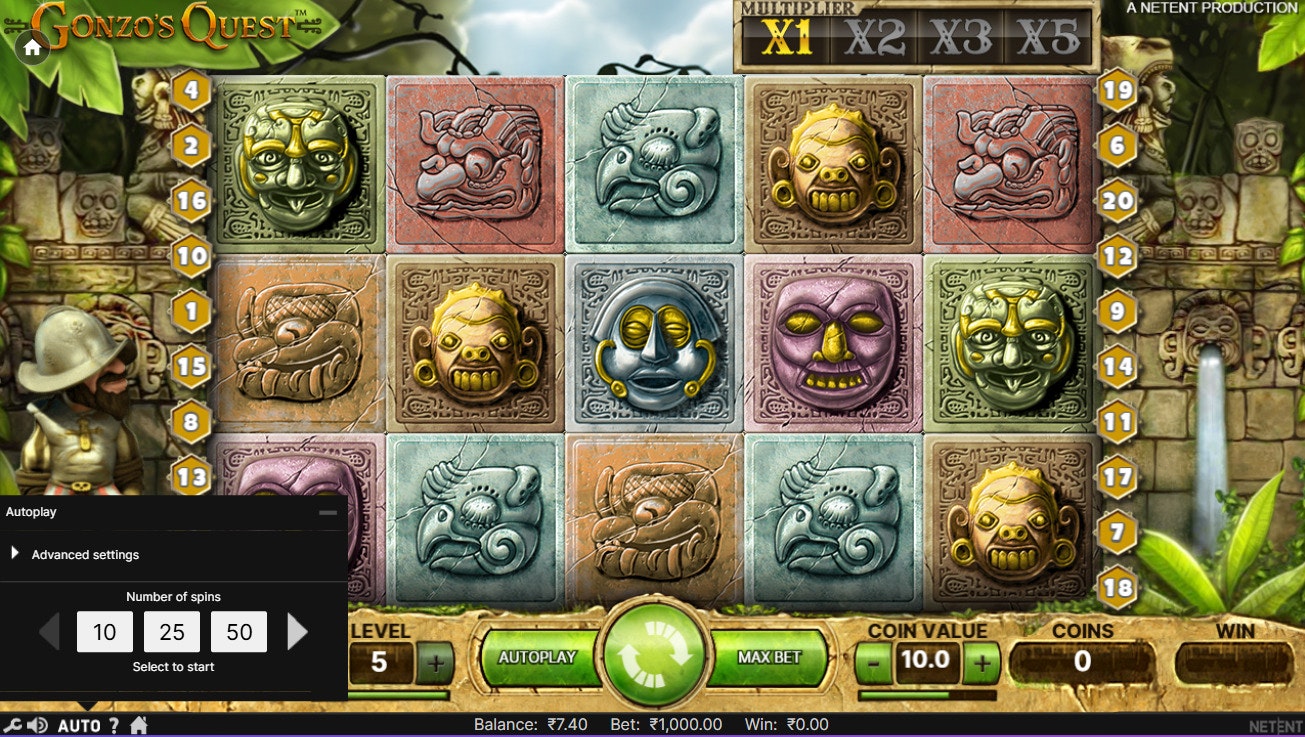The height and width of the screenshot is (737, 1305).
Task: Select 50 spins for autoplay
Action: [x=238, y=632]
